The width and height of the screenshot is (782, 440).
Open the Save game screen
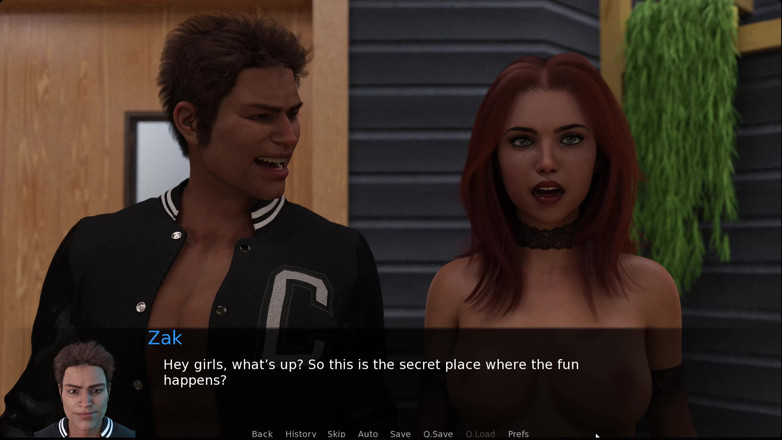click(400, 434)
